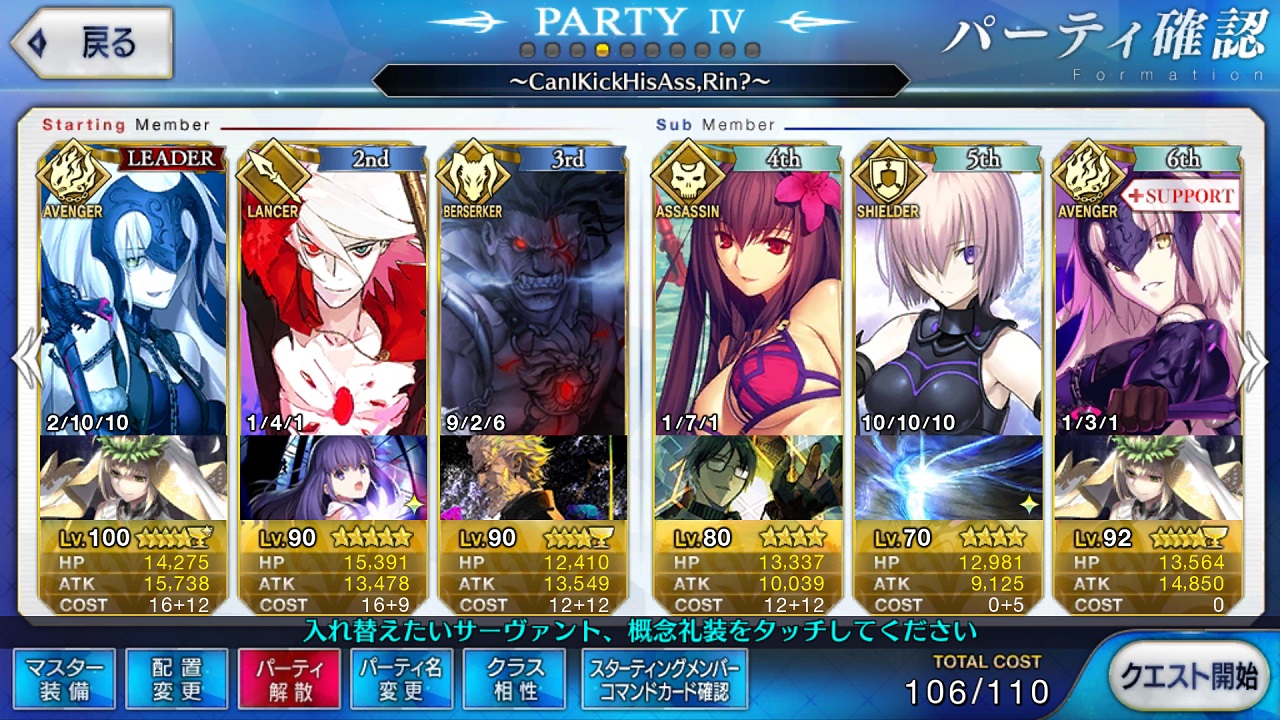Change the Assassin's craft essence
The width and height of the screenshot is (1280, 720).
coord(748,477)
